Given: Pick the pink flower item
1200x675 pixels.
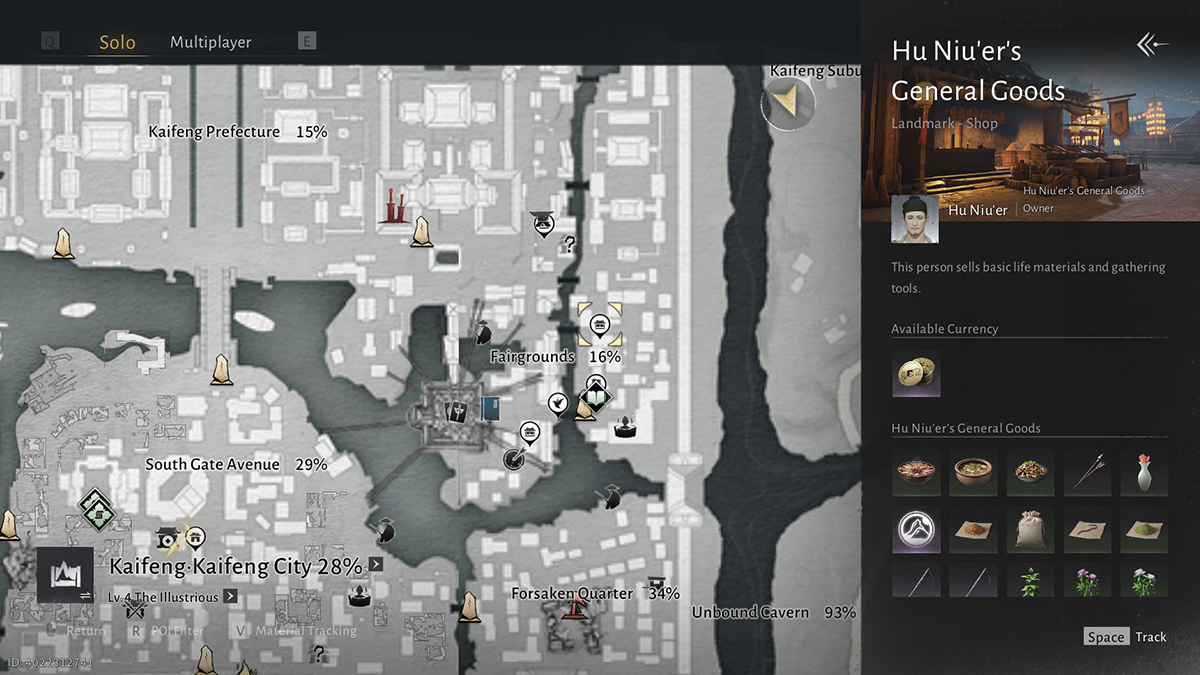Looking at the screenshot, I should point(1087,581).
